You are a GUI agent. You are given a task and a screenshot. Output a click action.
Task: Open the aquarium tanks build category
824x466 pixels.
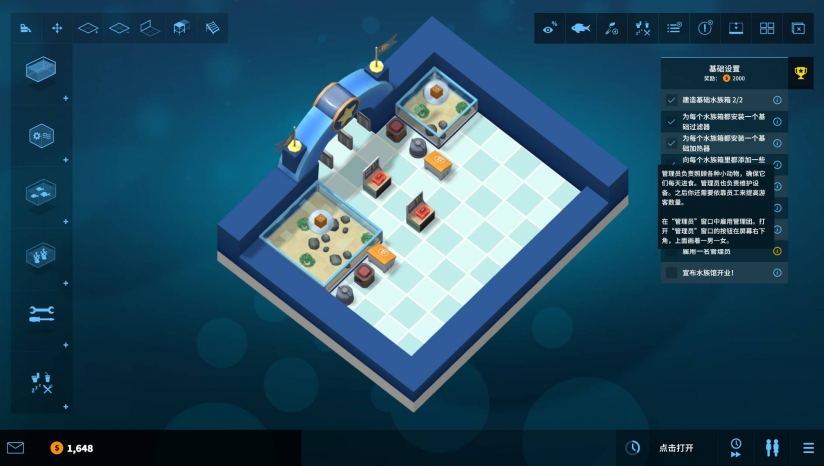[x=41, y=70]
